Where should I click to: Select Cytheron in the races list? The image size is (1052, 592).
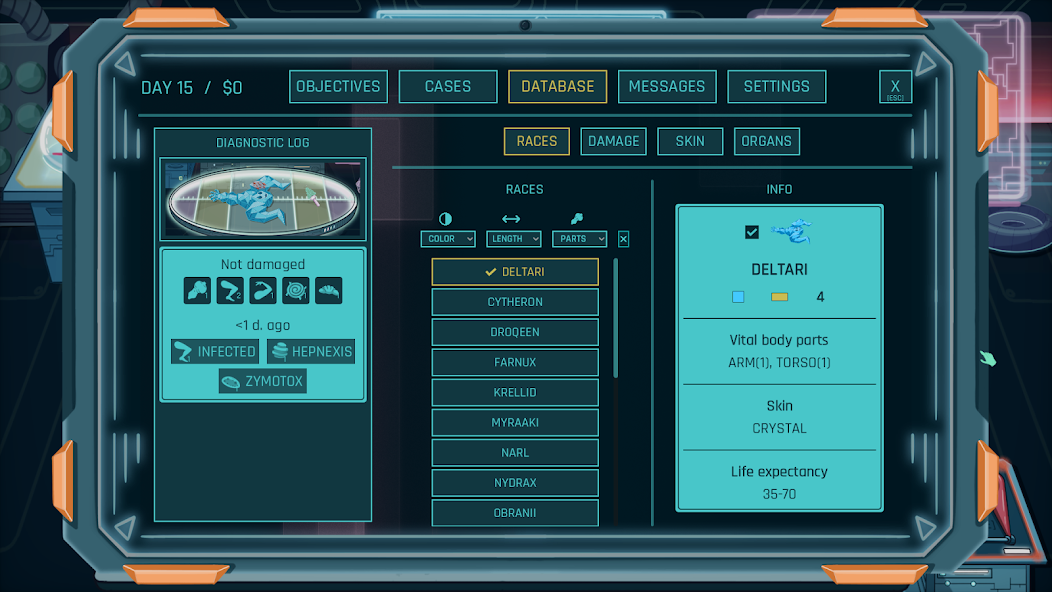coord(515,302)
